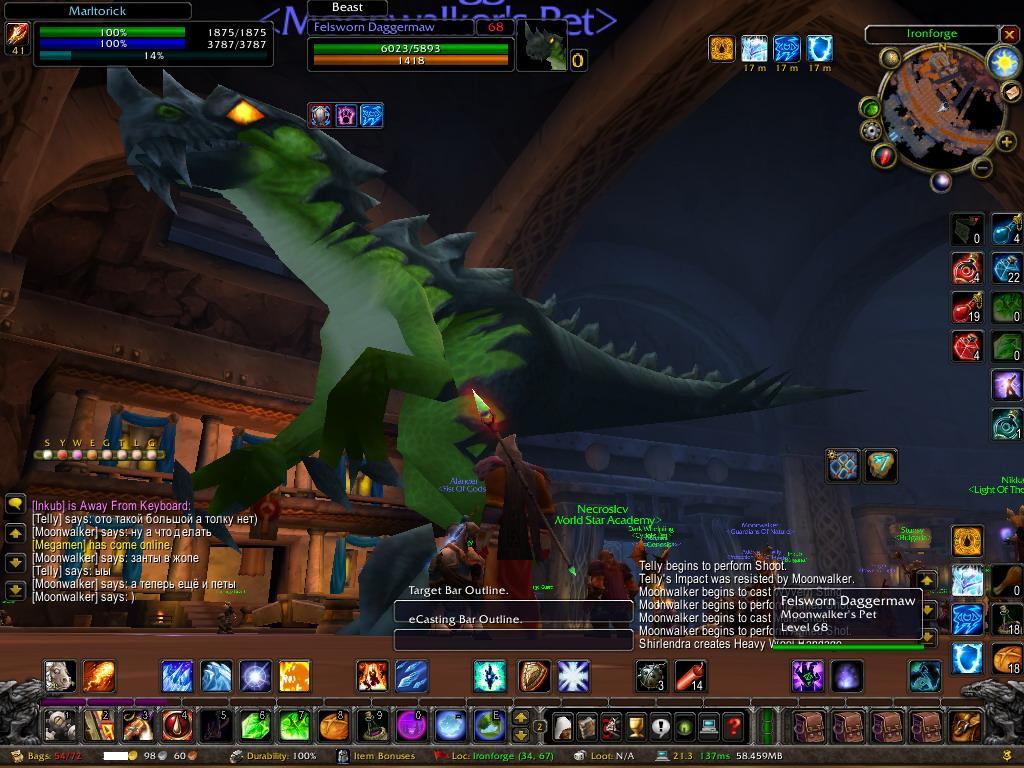Open the gear settings button beside minimap
Screen dimensions: 1024x768
(x=871, y=131)
